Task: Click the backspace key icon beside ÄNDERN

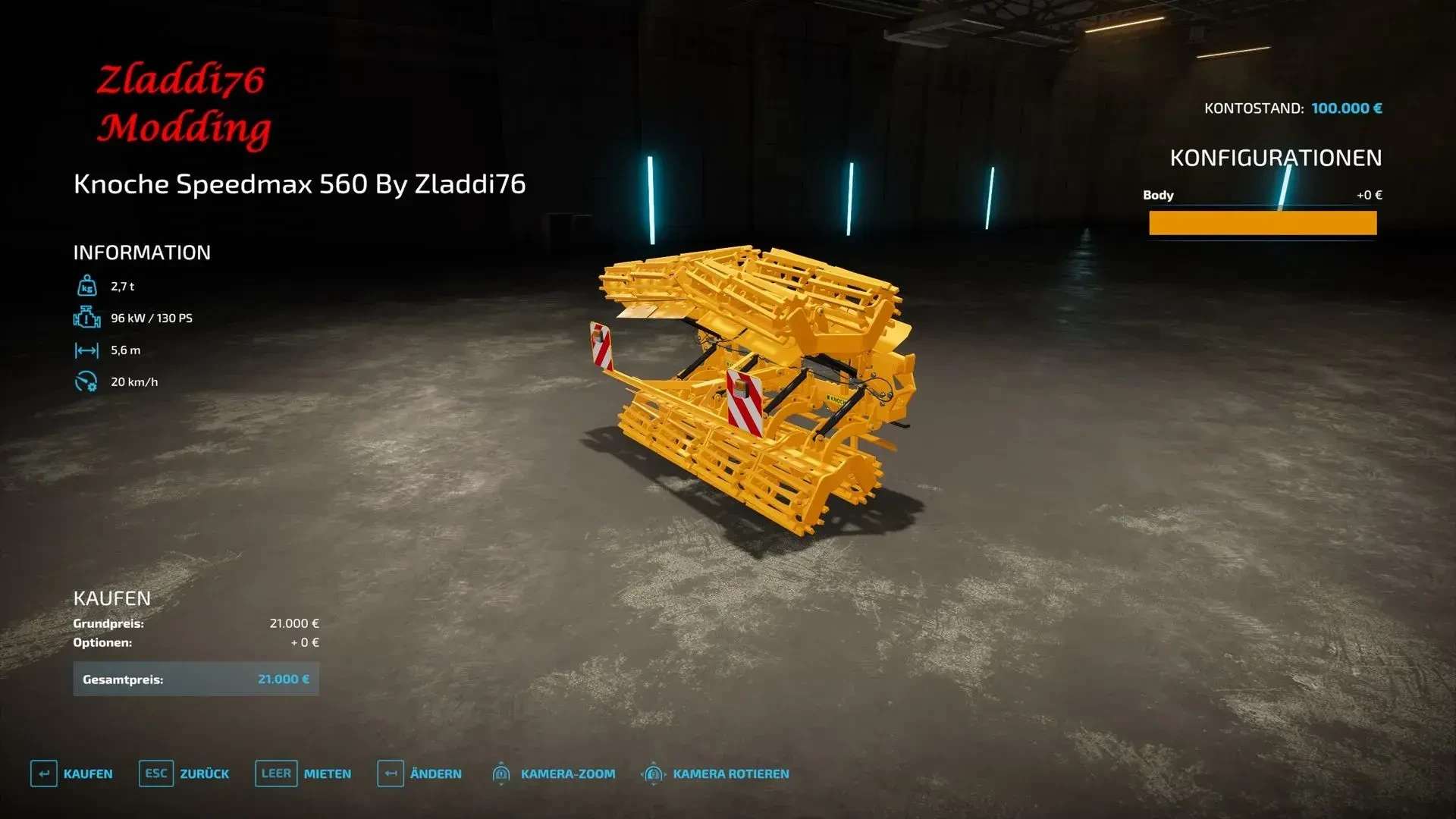Action: [391, 773]
